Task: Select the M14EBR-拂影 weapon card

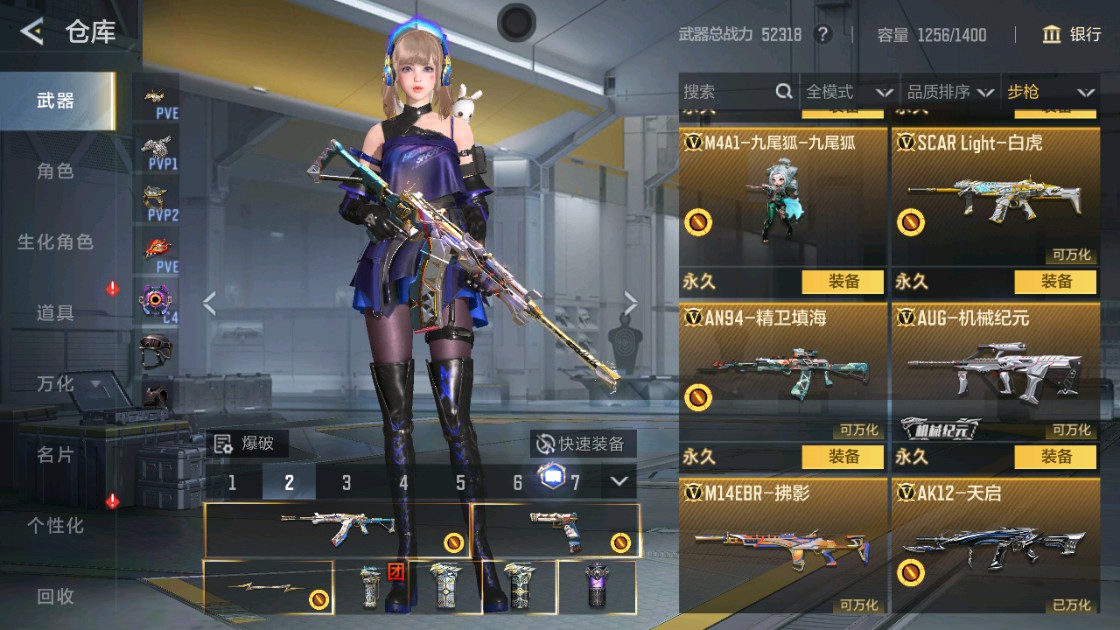Action: tap(783, 546)
